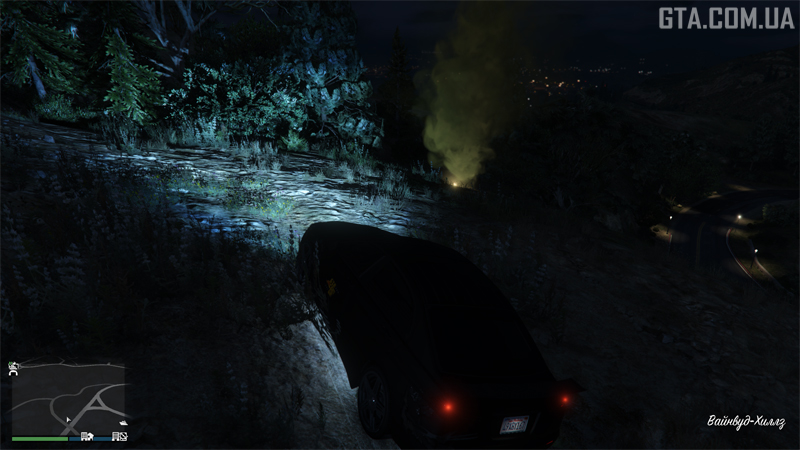Click the white player arrow on the minimap
The height and width of the screenshot is (450, 800).
[x=69, y=420]
